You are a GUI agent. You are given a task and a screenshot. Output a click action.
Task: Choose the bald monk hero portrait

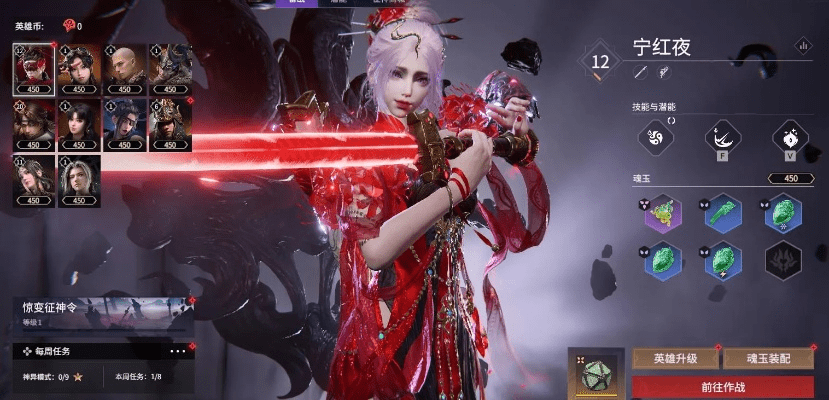coord(125,66)
